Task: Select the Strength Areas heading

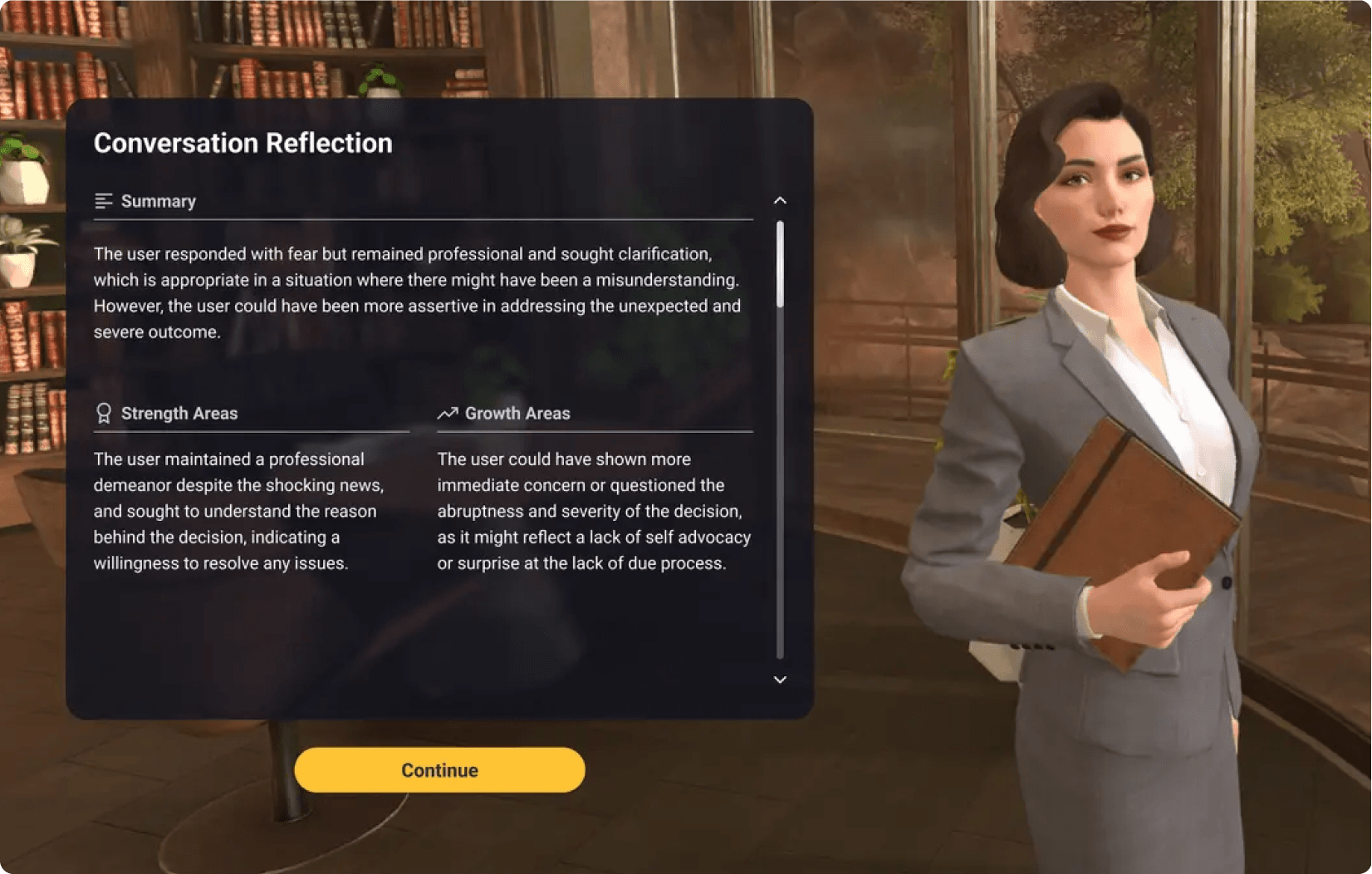Action: click(x=179, y=413)
